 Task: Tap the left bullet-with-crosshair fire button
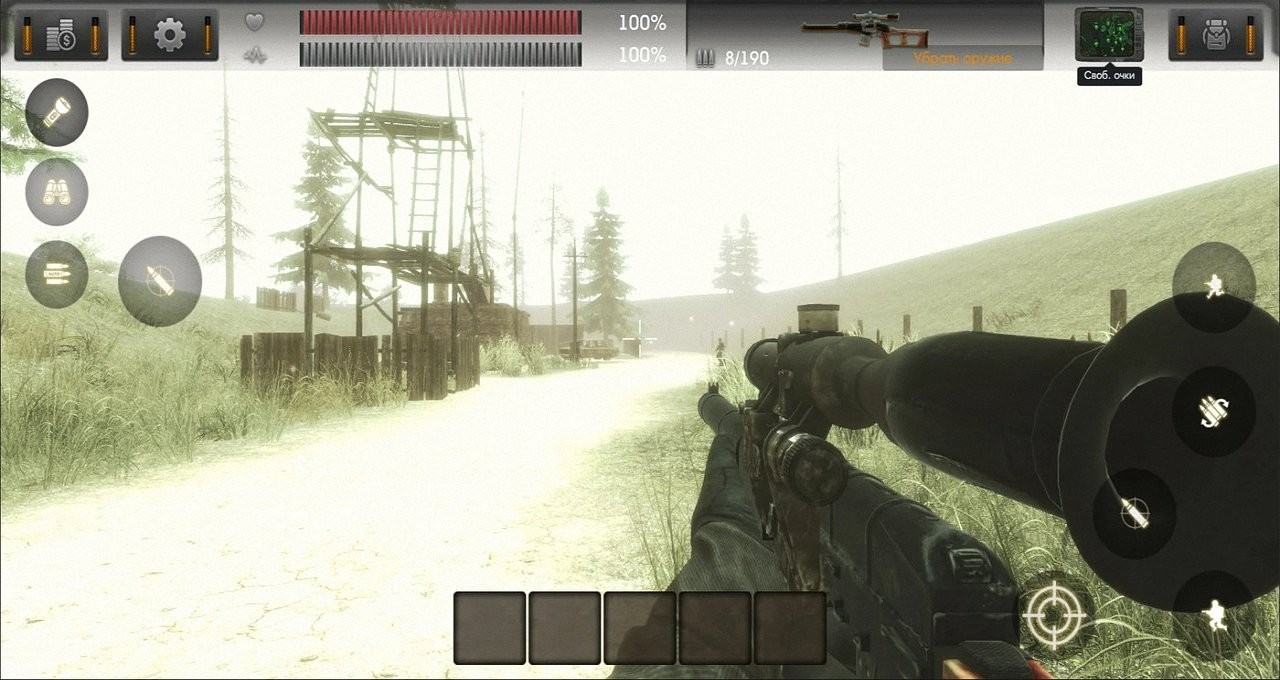(x=160, y=281)
